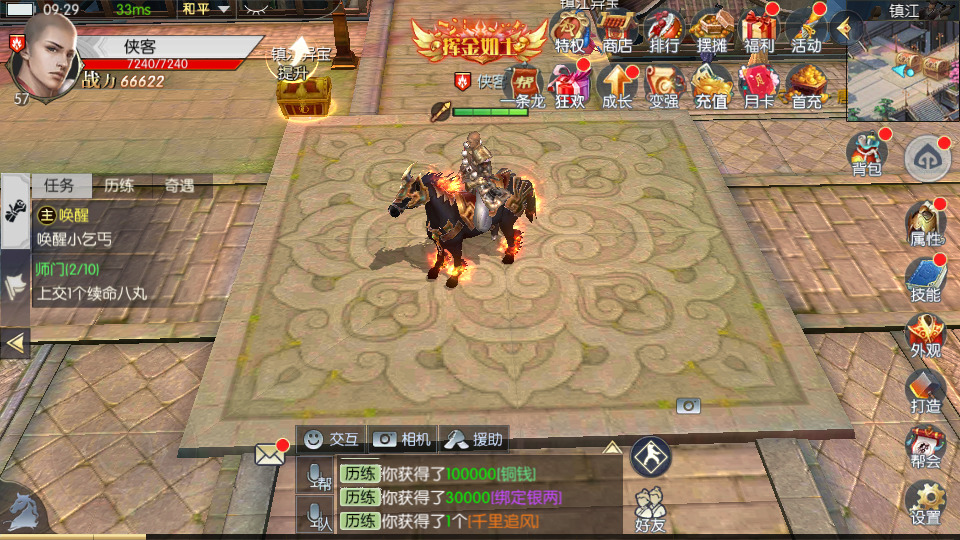Open the mail envelope icon
The width and height of the screenshot is (960, 540).
(269, 455)
